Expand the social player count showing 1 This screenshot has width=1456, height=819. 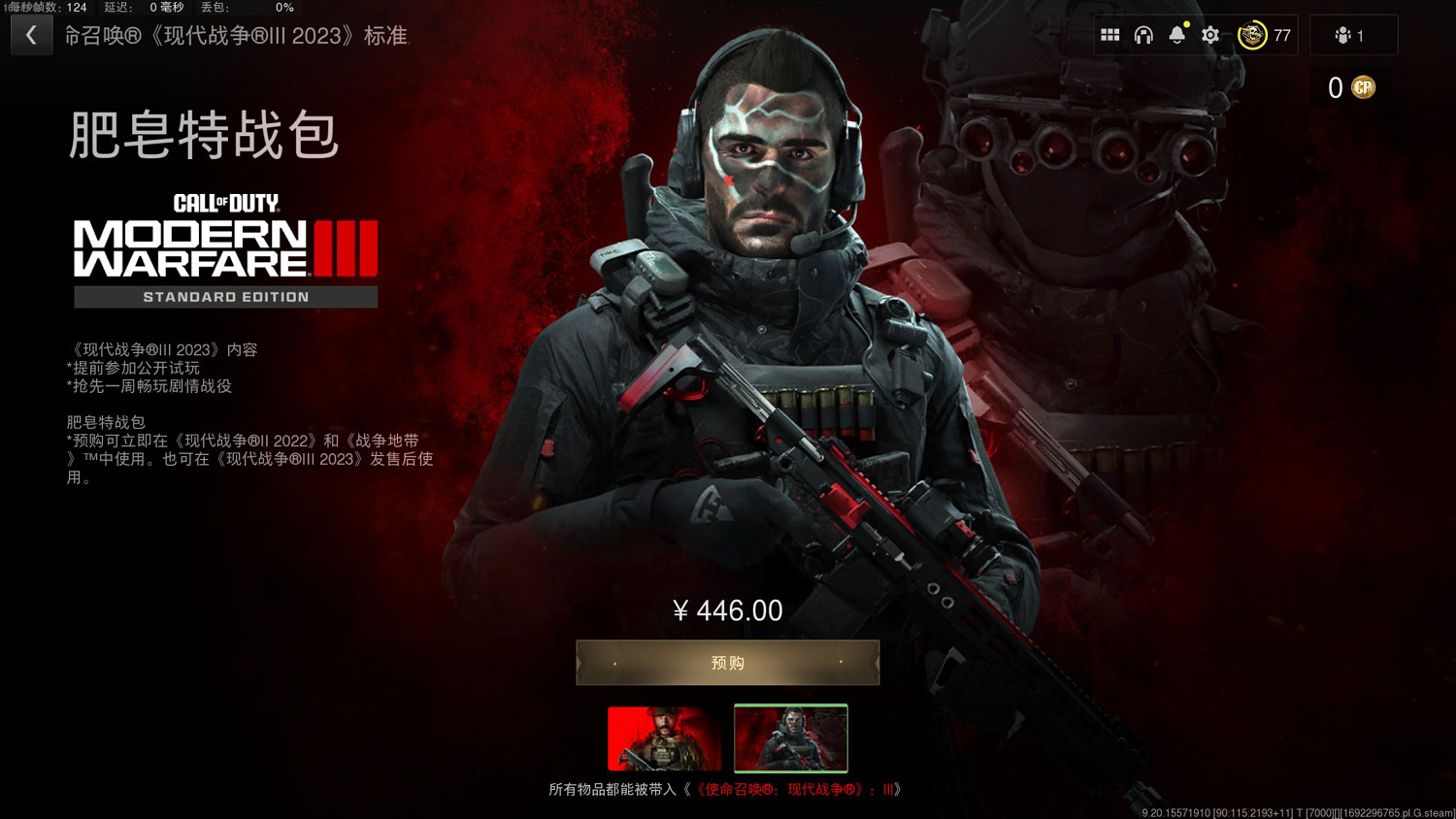pyautogui.click(x=1353, y=35)
